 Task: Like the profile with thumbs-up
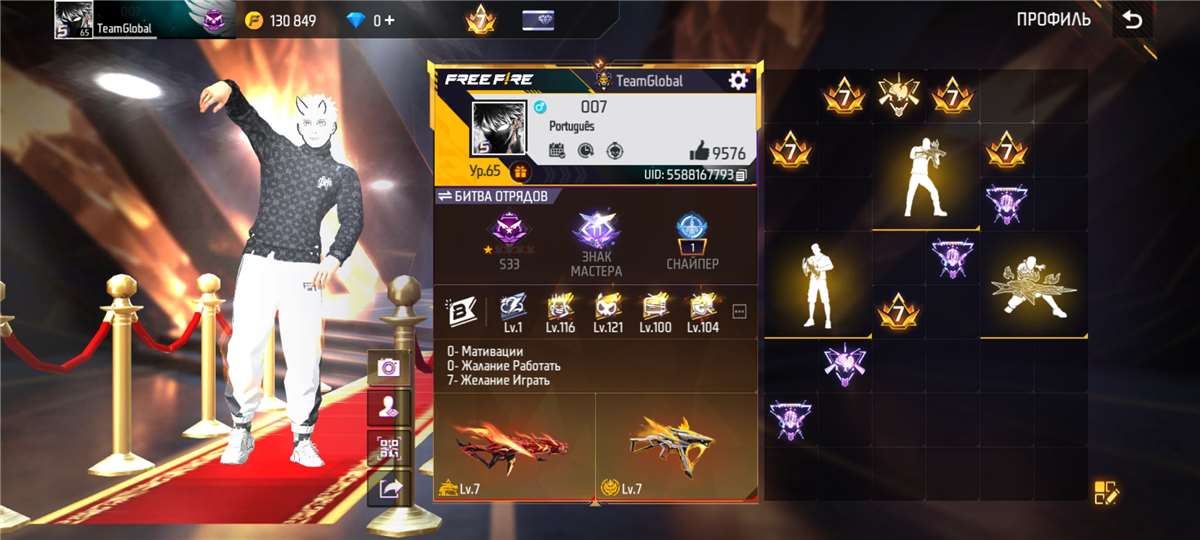pos(700,152)
